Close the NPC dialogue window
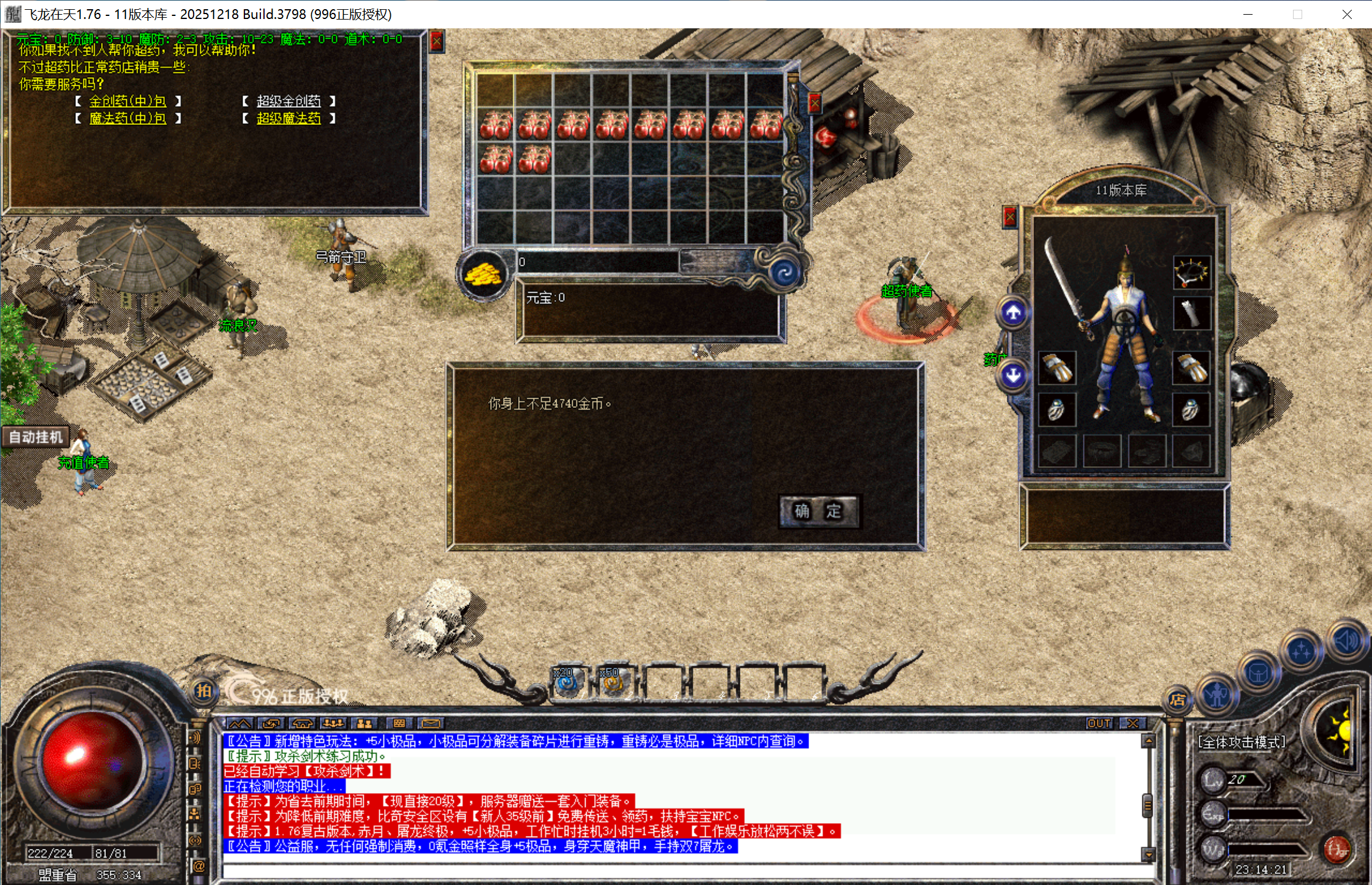1372x885 pixels. [436, 41]
